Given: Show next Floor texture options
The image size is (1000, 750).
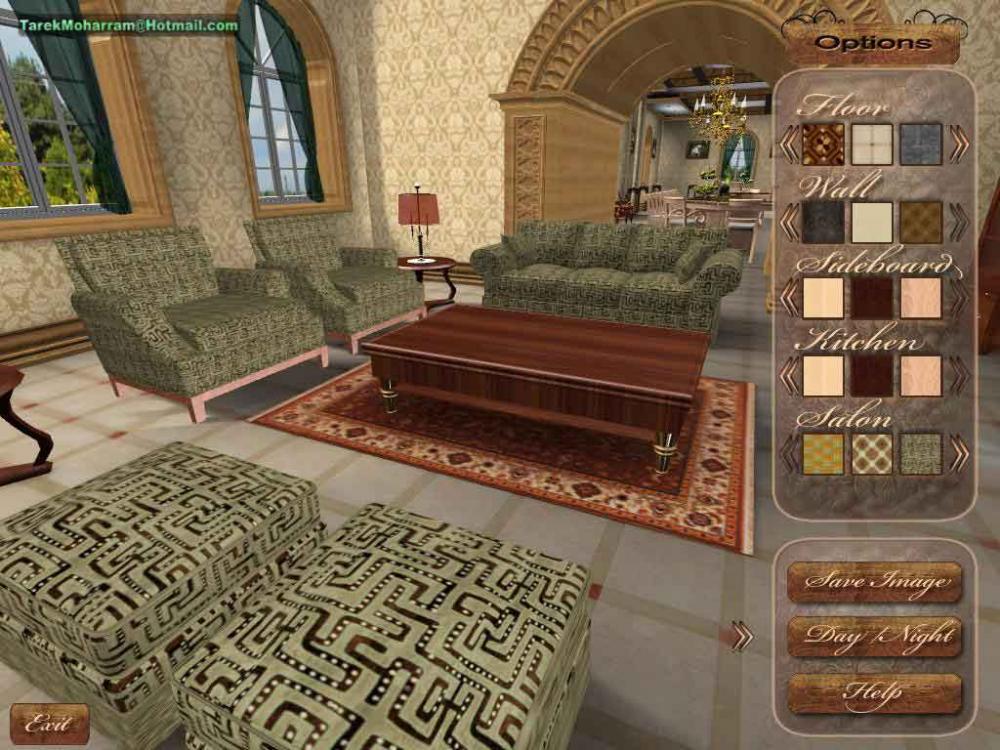Looking at the screenshot, I should (x=959, y=144).
